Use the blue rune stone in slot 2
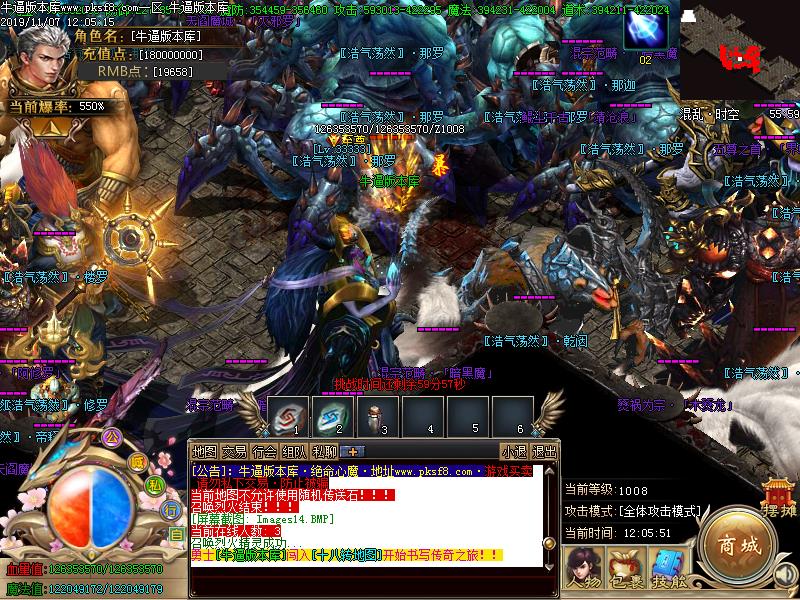This screenshot has height=600, width=800. (x=332, y=414)
